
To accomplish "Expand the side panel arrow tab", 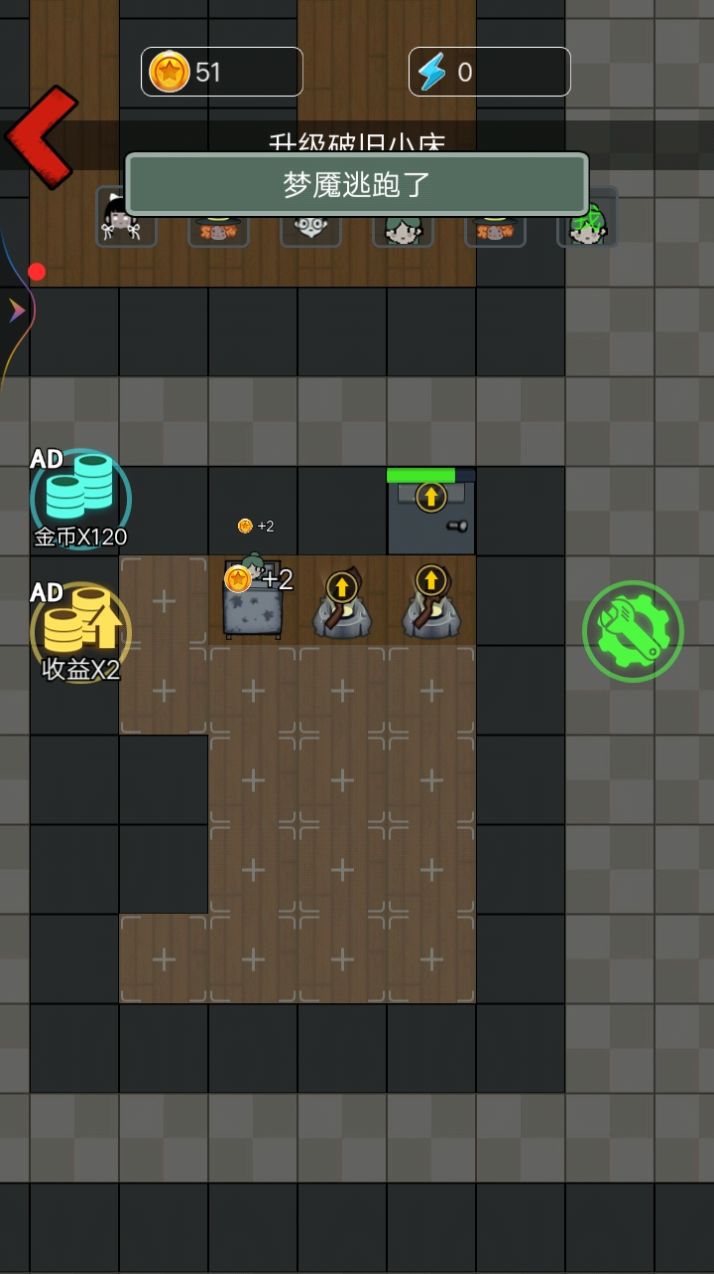I will tap(17, 312).
